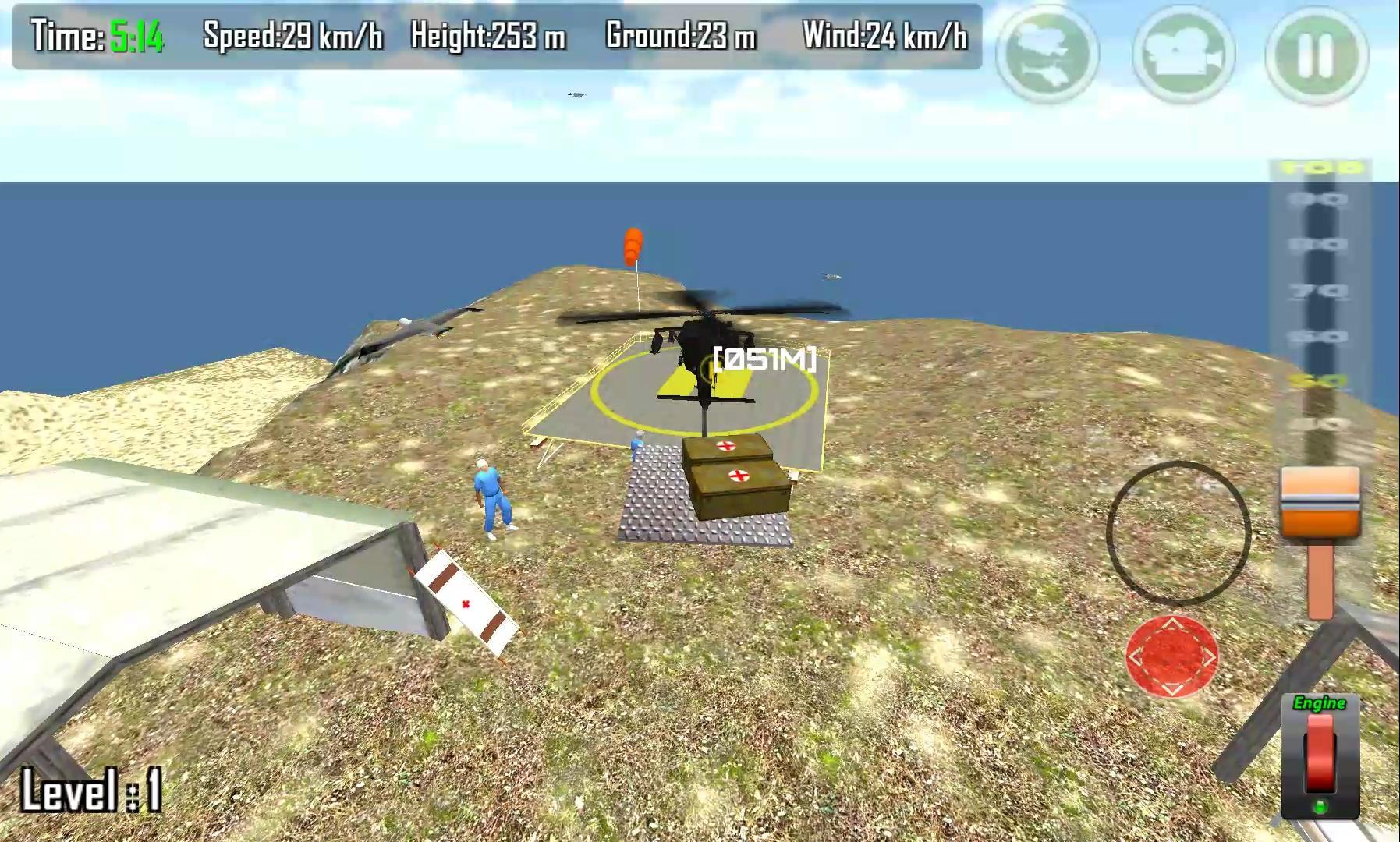Tap the Wind speed display

point(885,34)
